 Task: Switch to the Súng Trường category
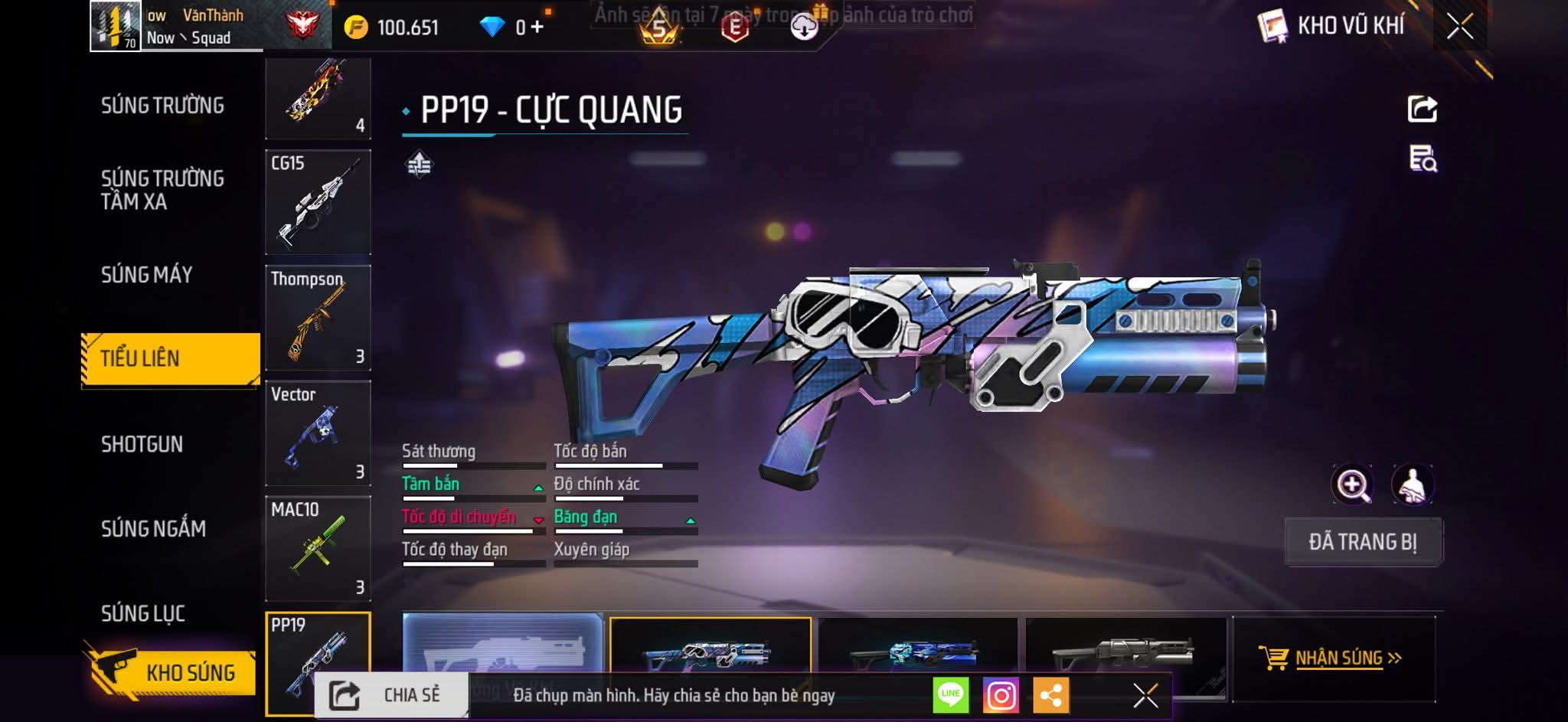[x=162, y=106]
